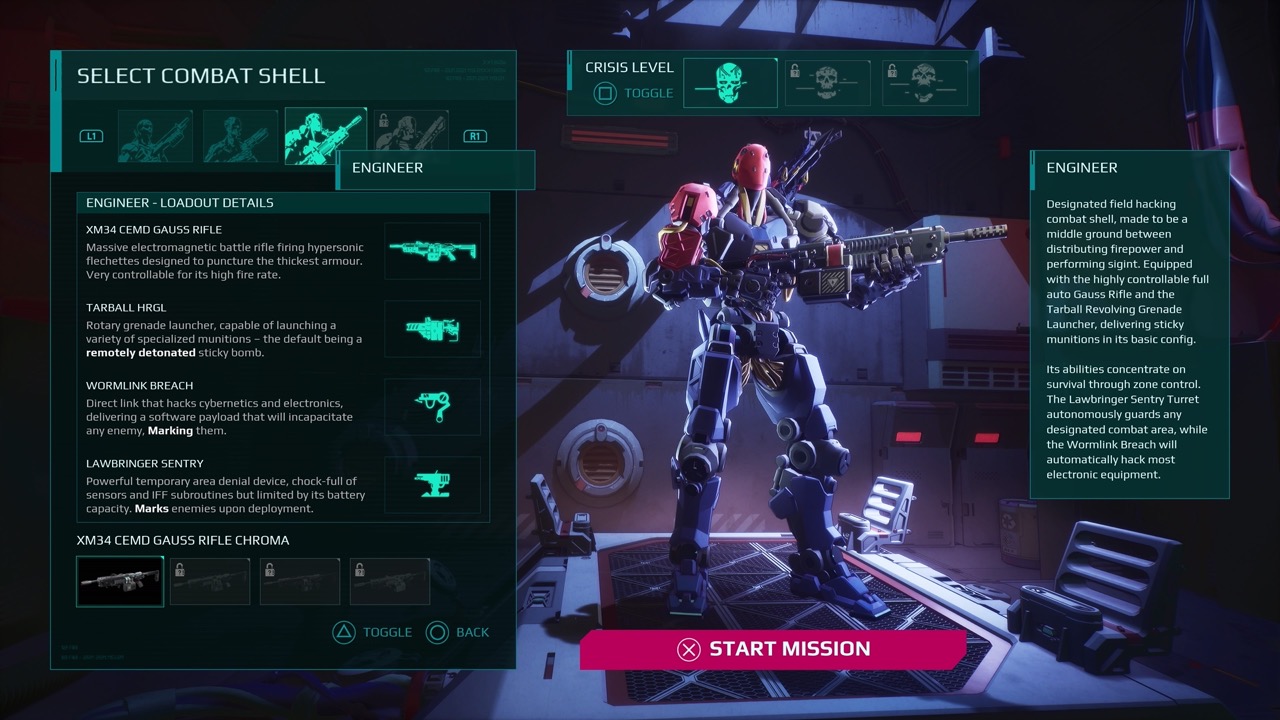Select the locked second Crisis Level skull

[x=827, y=82]
